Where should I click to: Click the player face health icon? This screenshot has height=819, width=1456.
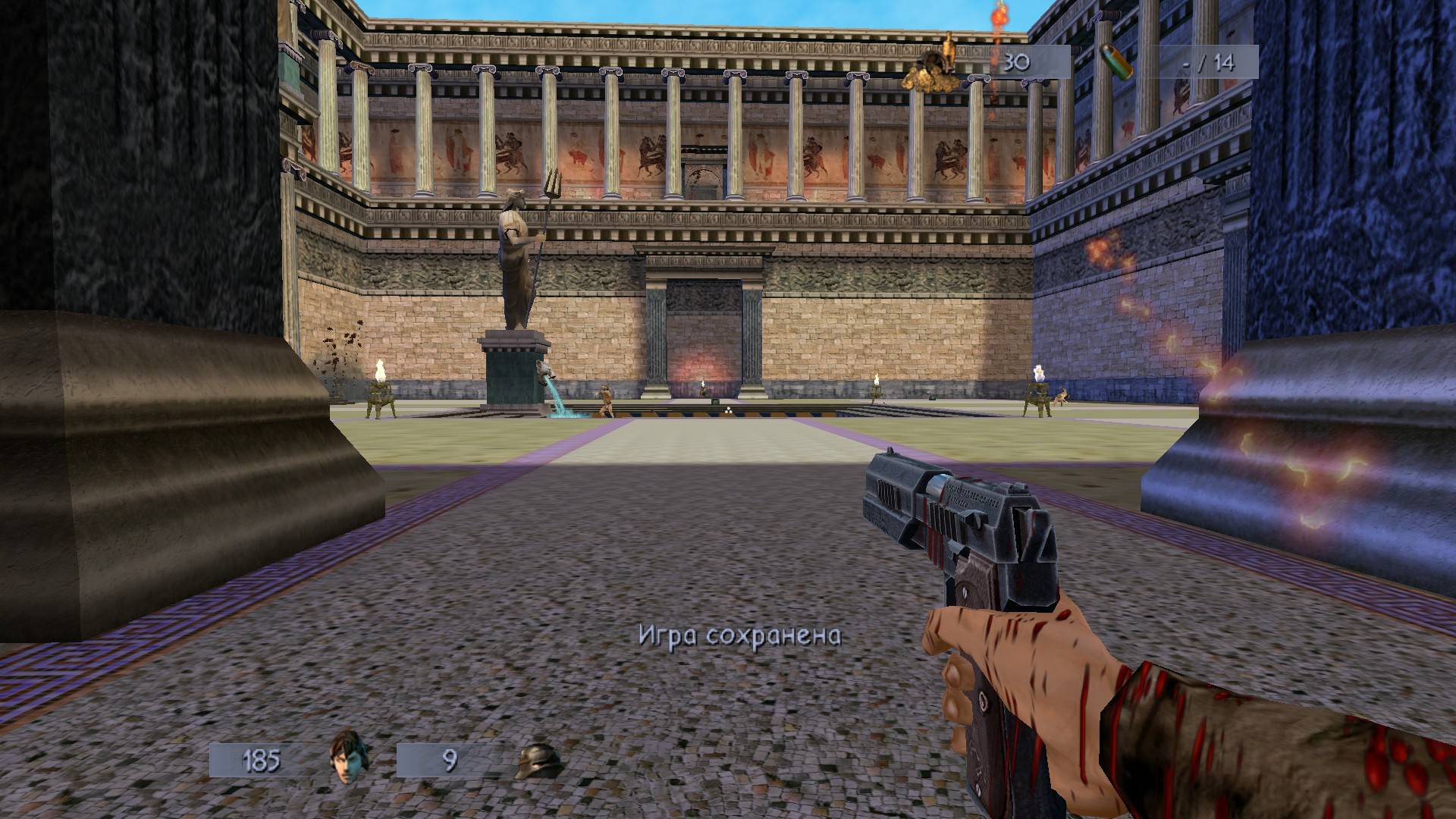350,759
